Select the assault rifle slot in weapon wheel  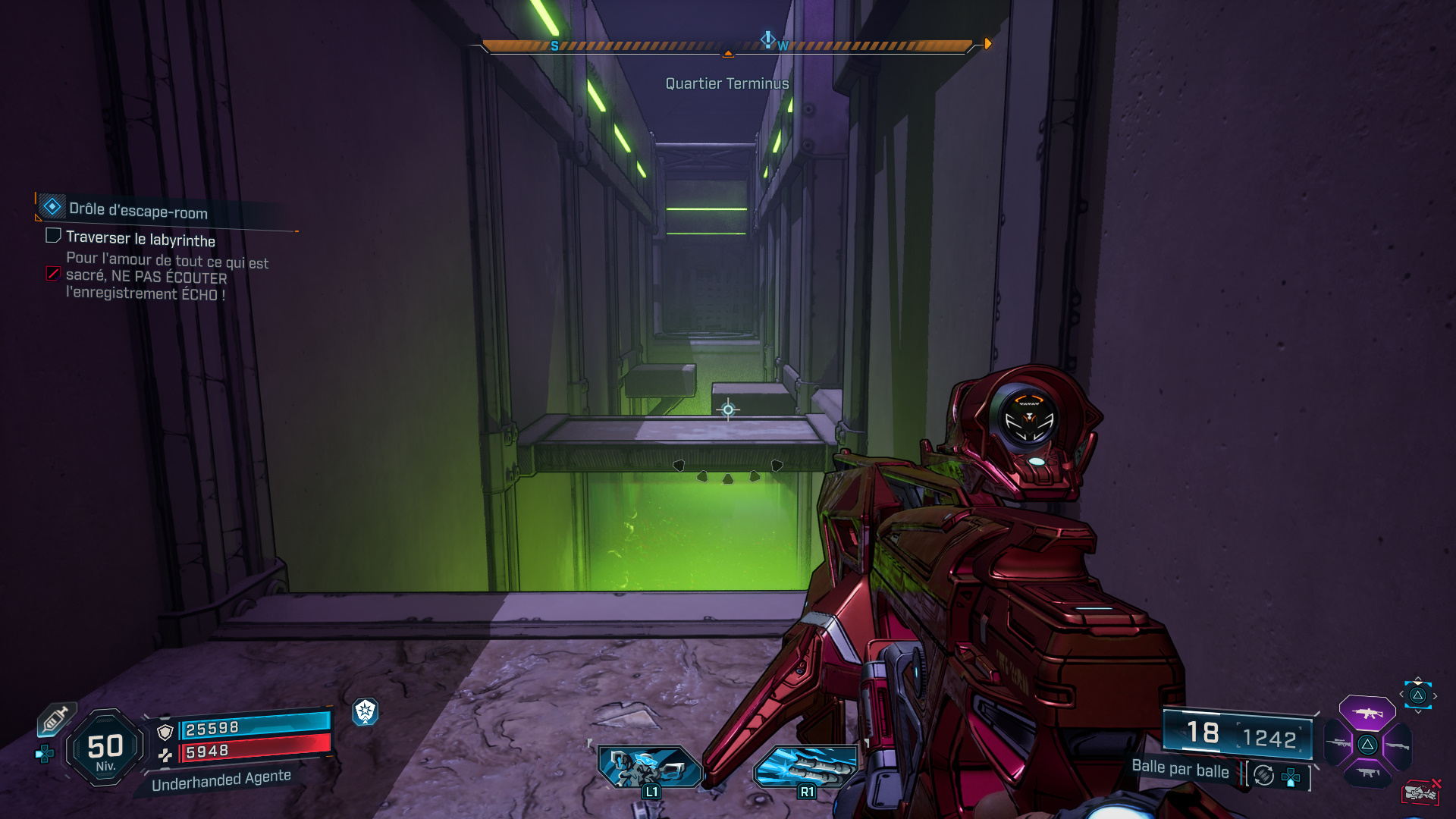(x=1368, y=714)
